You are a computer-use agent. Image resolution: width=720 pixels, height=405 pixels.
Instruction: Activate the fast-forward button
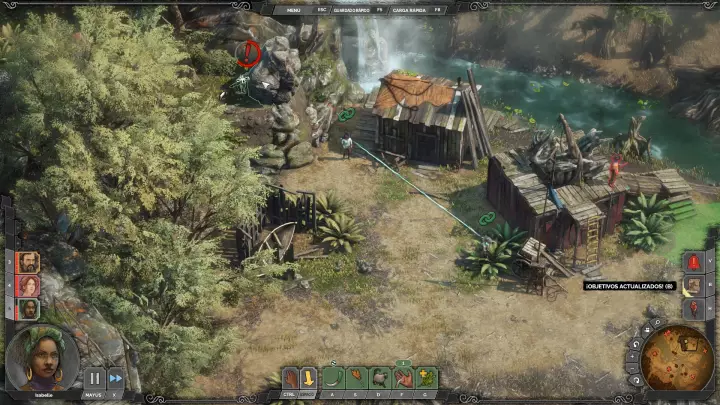point(115,378)
